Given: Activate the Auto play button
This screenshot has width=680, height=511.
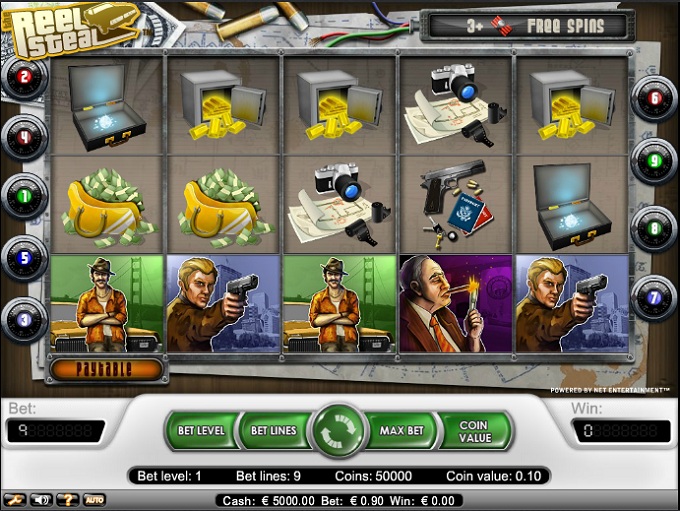Looking at the screenshot, I should click(95, 499).
